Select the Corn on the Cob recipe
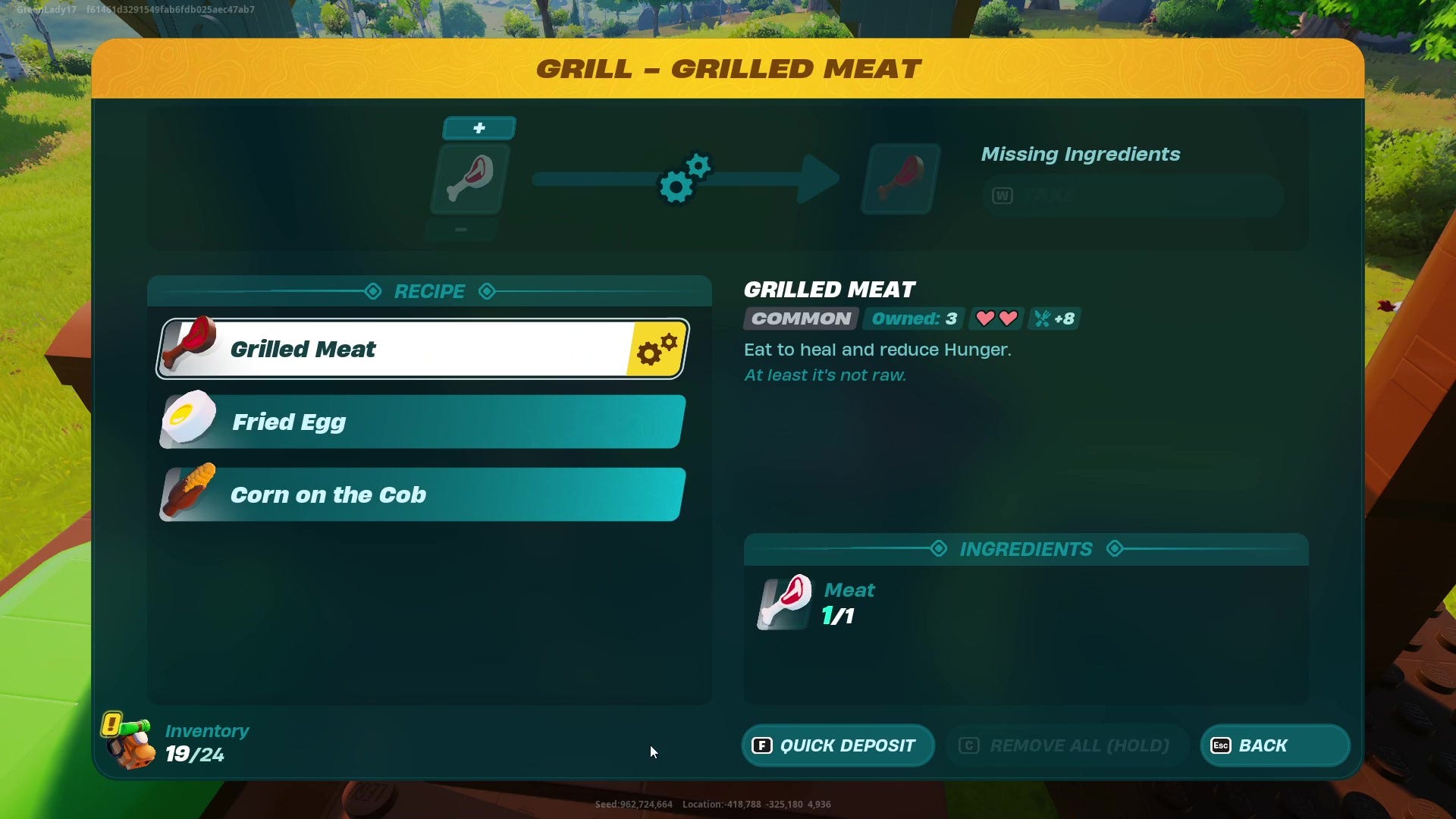This screenshot has height=819, width=1456. 419,494
